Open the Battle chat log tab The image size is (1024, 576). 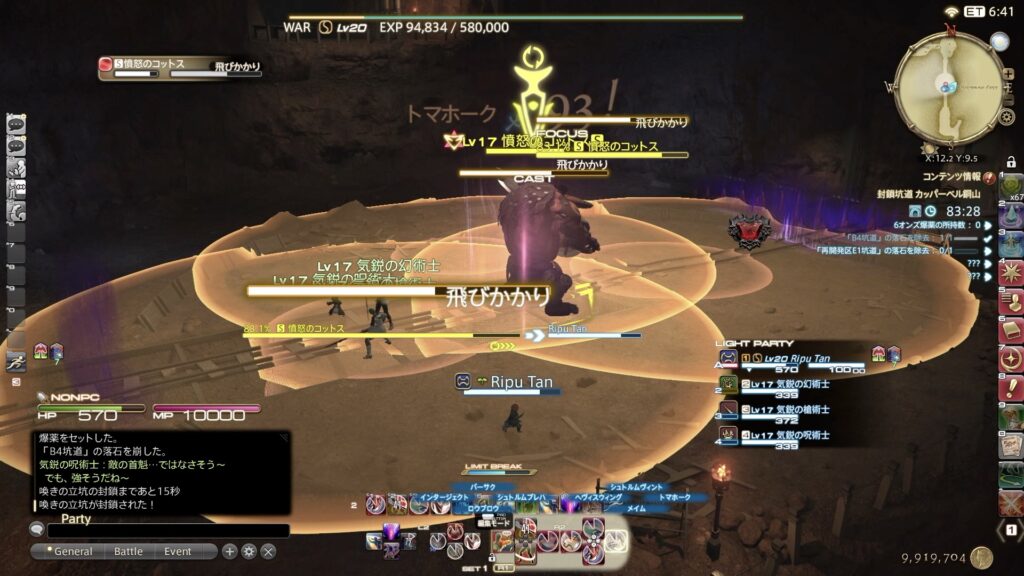point(128,551)
